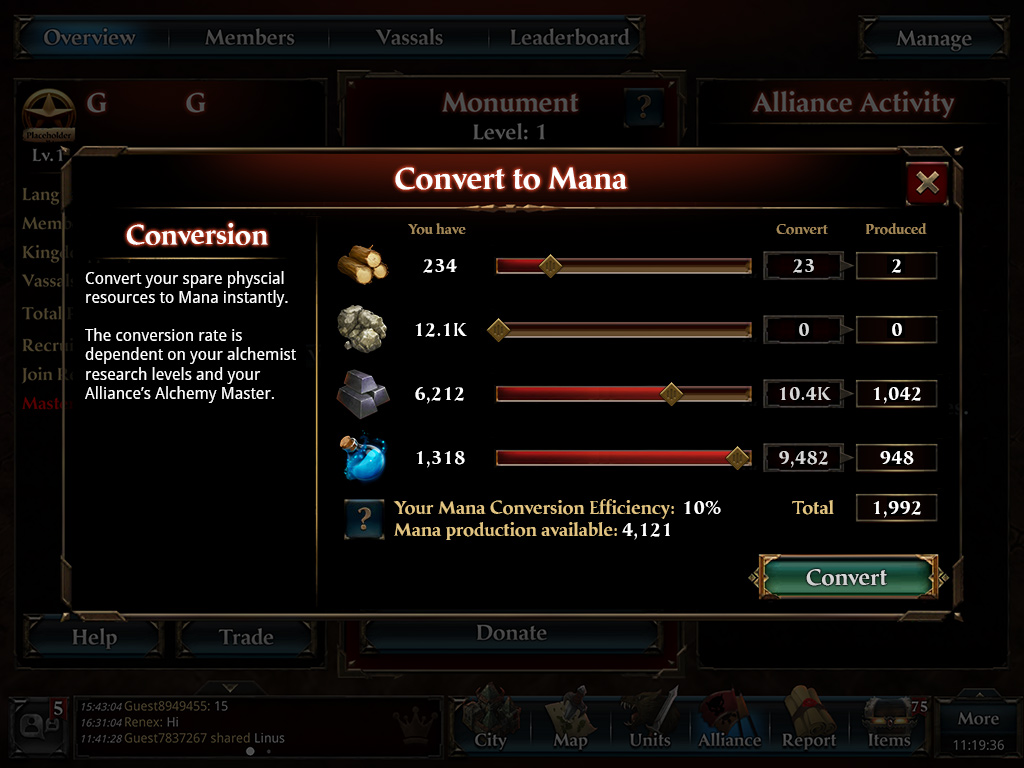This screenshot has height=768, width=1024.
Task: Confirm with the green Convert button
Action: [x=846, y=578]
